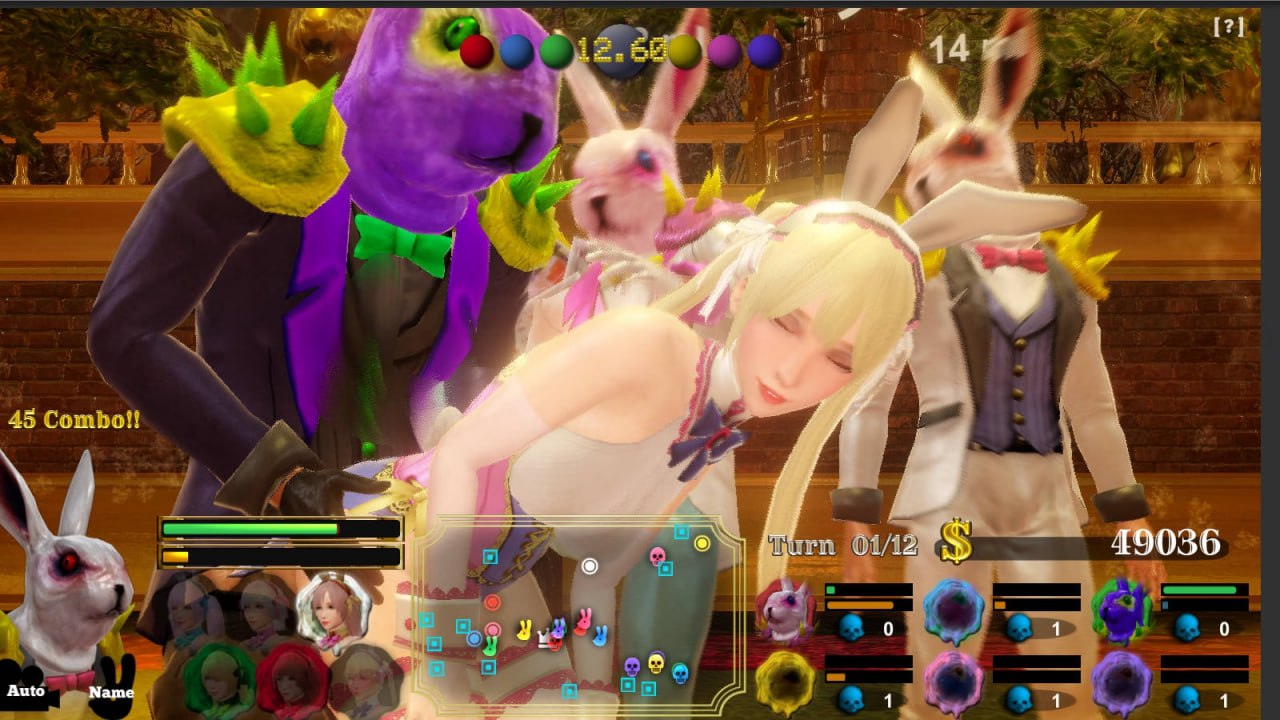The image size is (1280, 720).
Task: Select the green bunny token
Action: [x=490, y=645]
